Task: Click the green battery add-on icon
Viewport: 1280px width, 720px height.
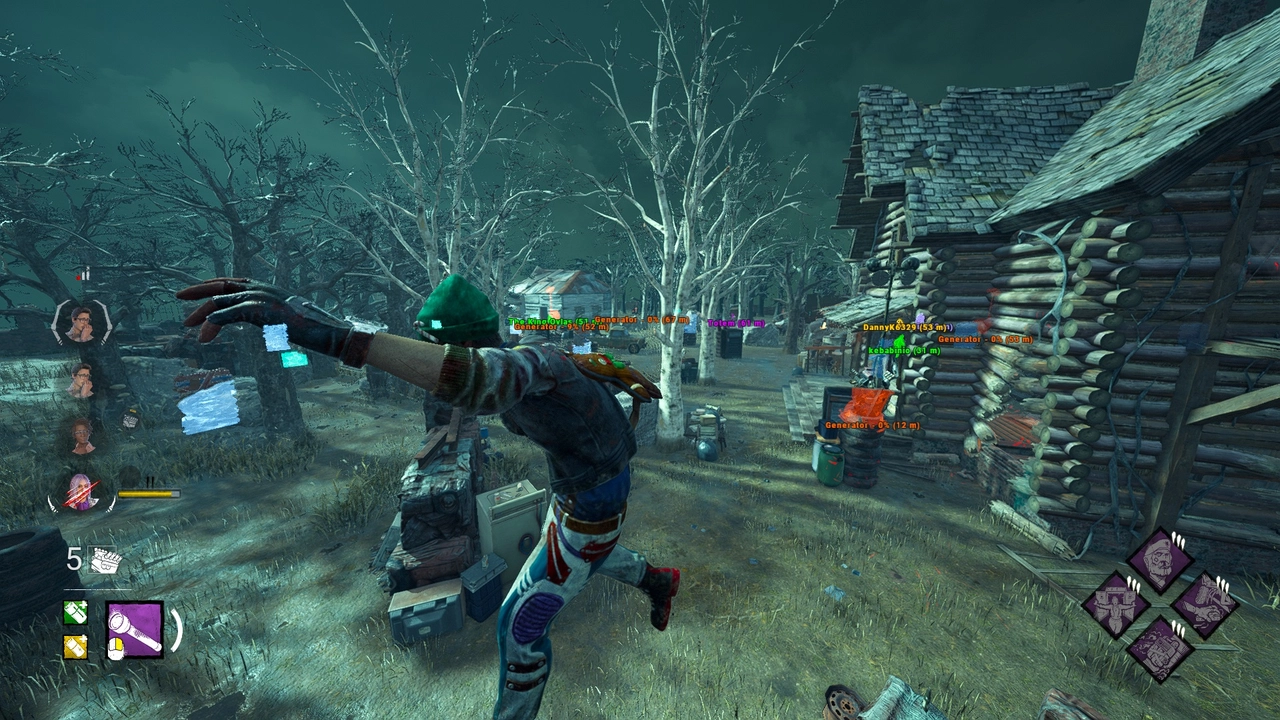Action: [75, 611]
